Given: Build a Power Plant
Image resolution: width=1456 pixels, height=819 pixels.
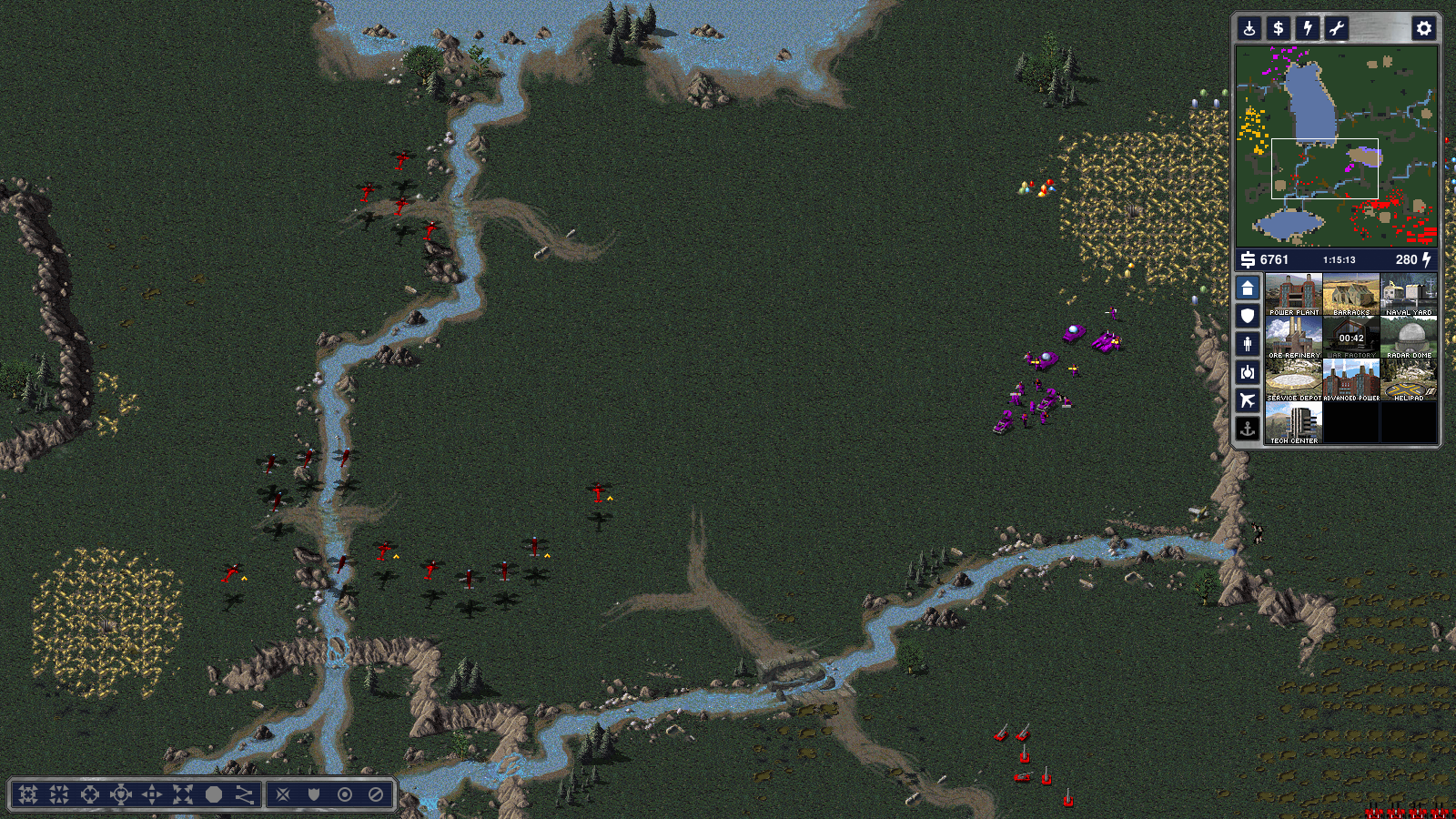Looking at the screenshot, I should tap(1293, 294).
